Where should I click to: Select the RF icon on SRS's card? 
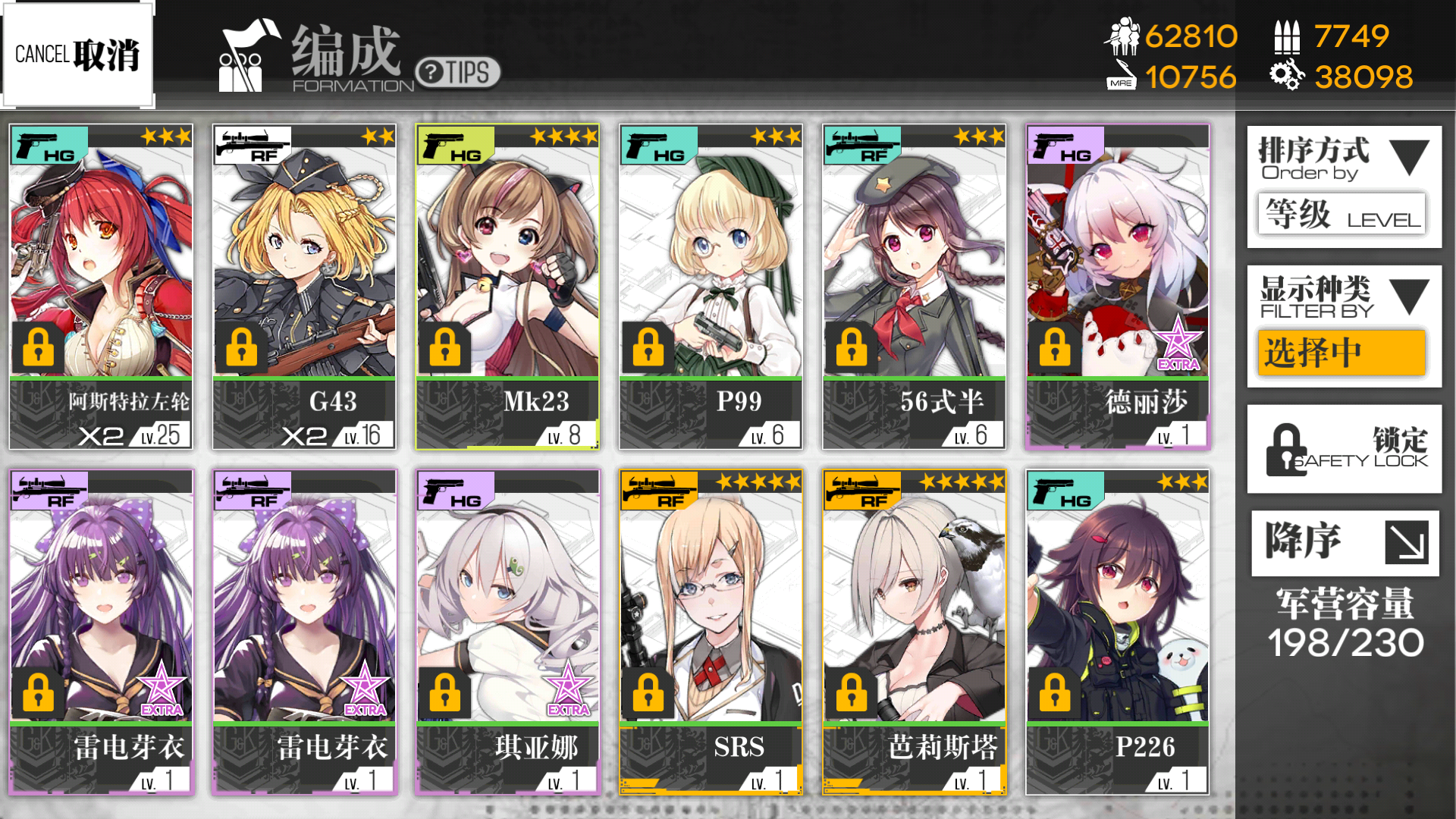coord(658,490)
